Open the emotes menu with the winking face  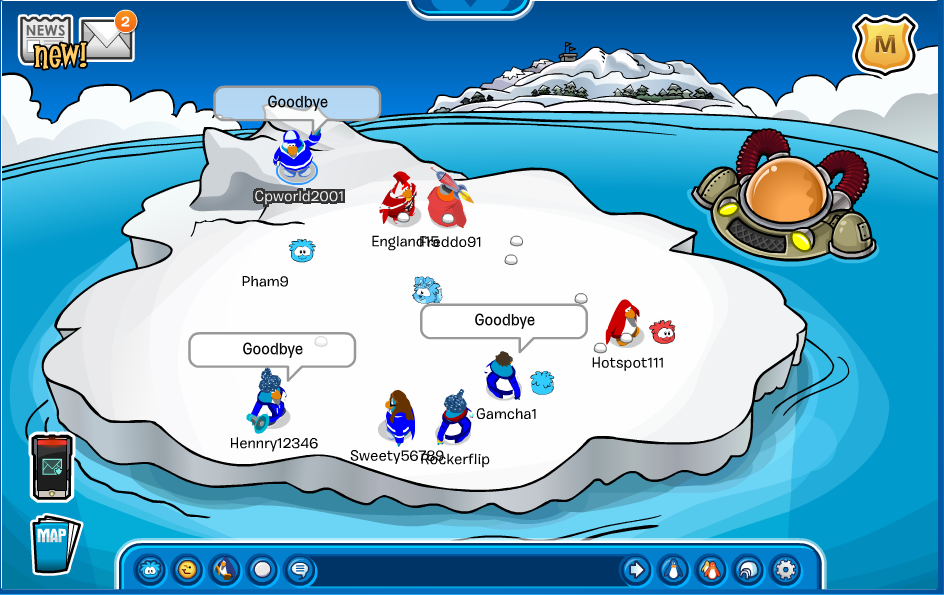187,570
